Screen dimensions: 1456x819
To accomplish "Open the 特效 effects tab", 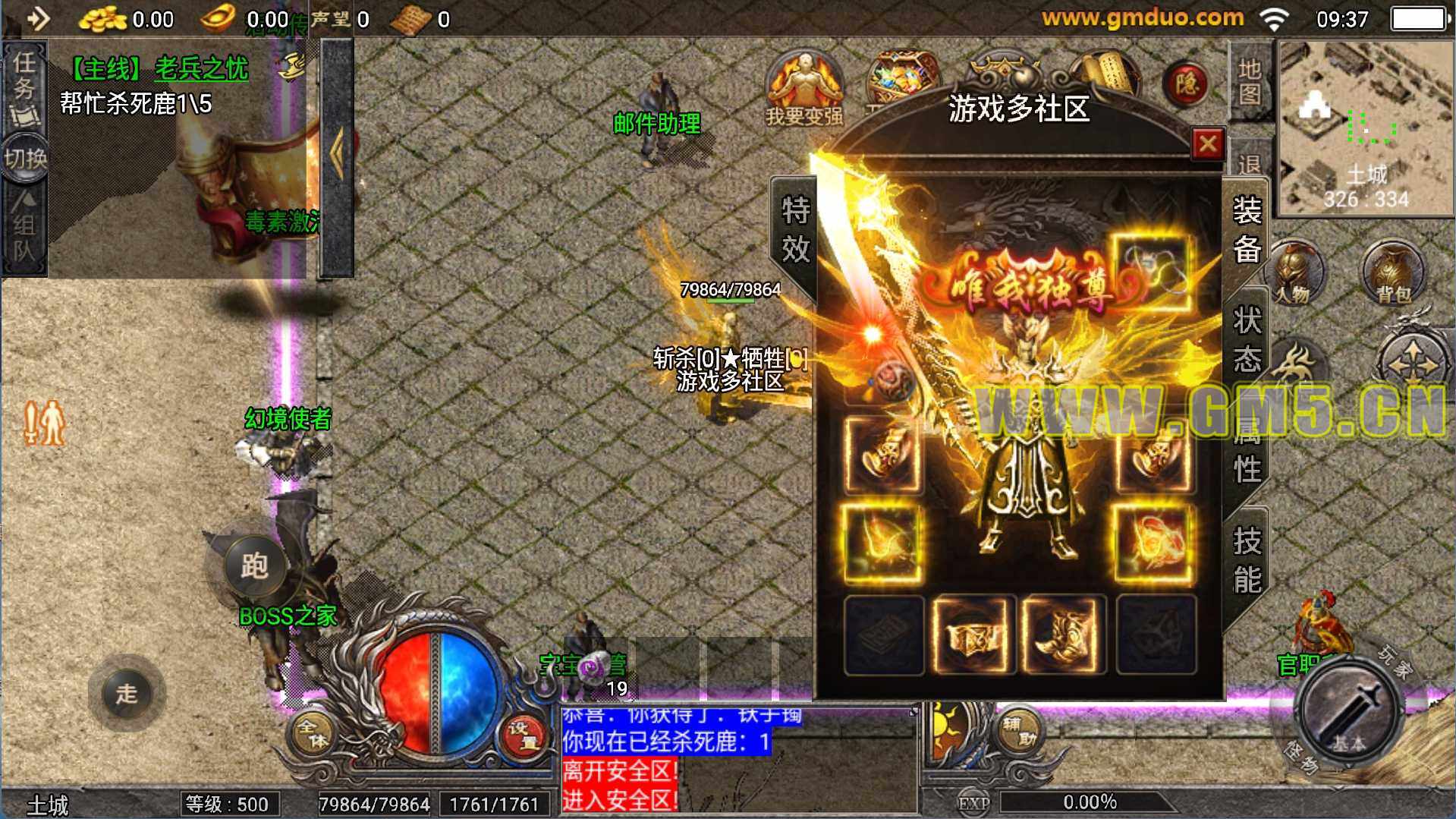I will click(795, 228).
